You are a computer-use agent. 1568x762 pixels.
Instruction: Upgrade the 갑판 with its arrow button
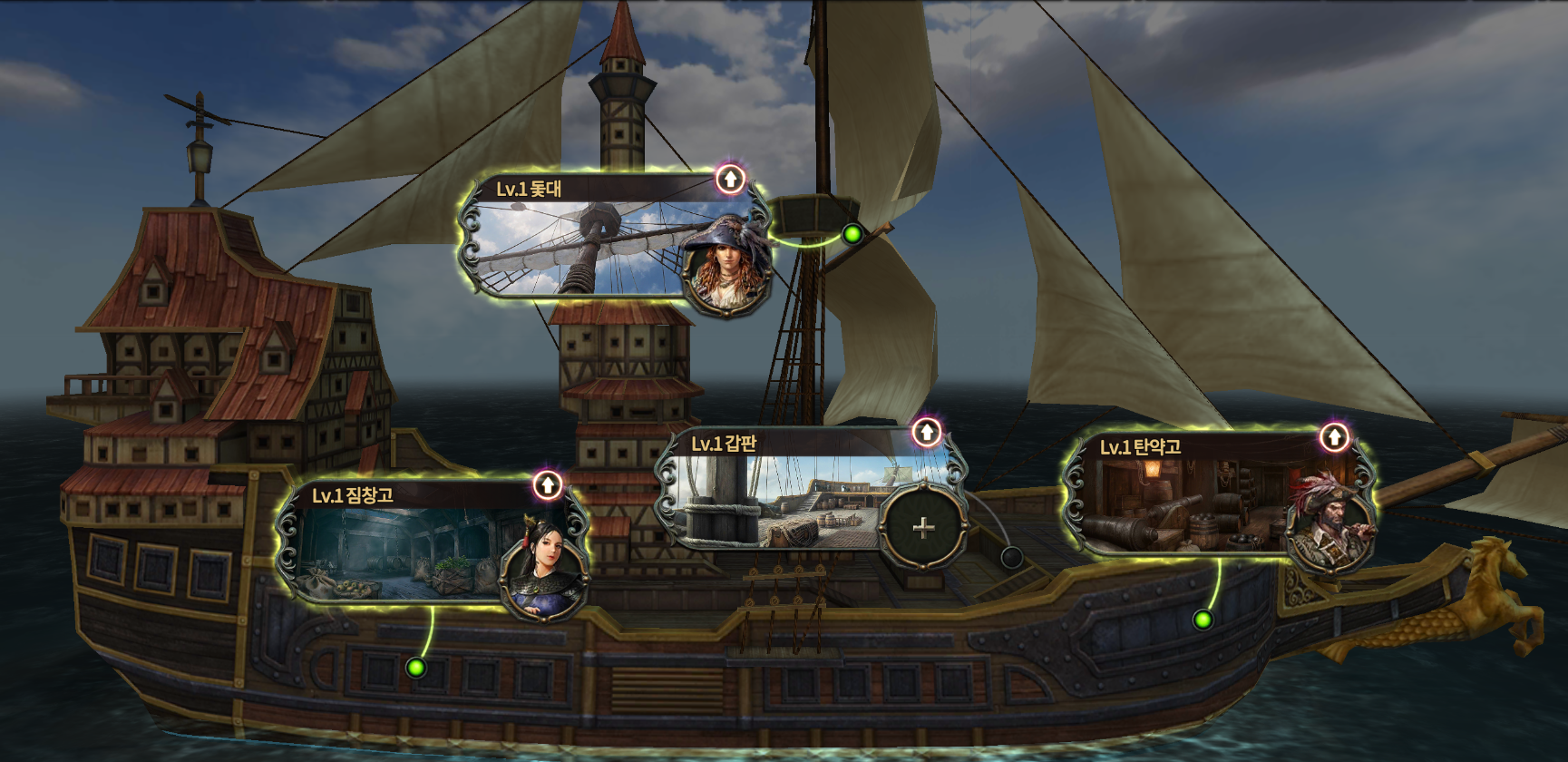(926, 433)
